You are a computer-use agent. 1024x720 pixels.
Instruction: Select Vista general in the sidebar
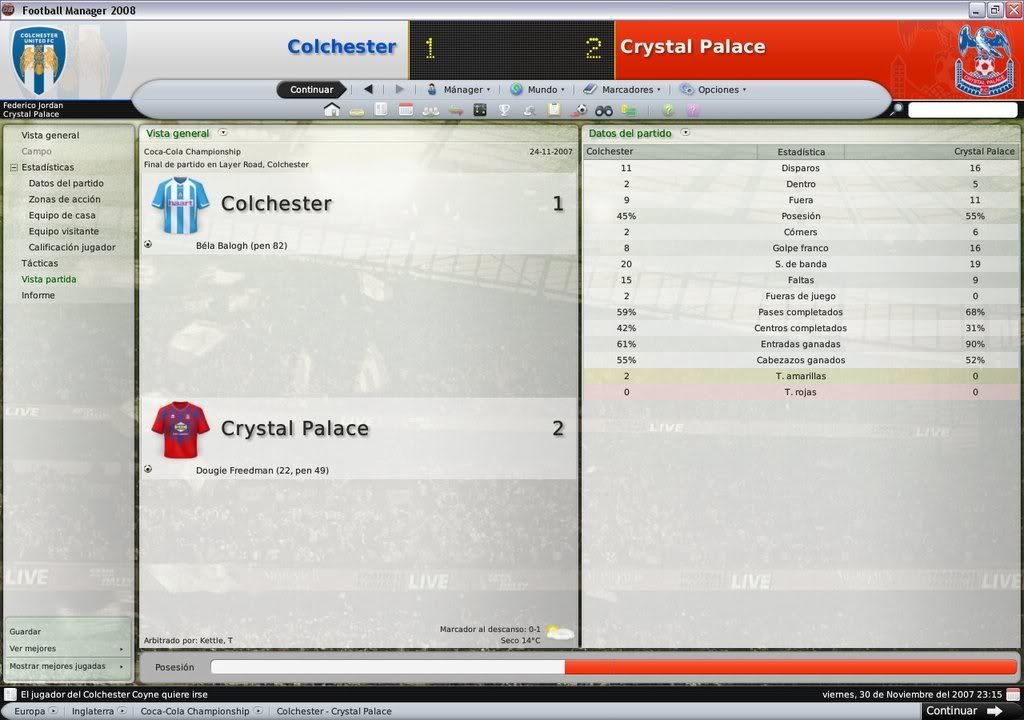(50, 135)
